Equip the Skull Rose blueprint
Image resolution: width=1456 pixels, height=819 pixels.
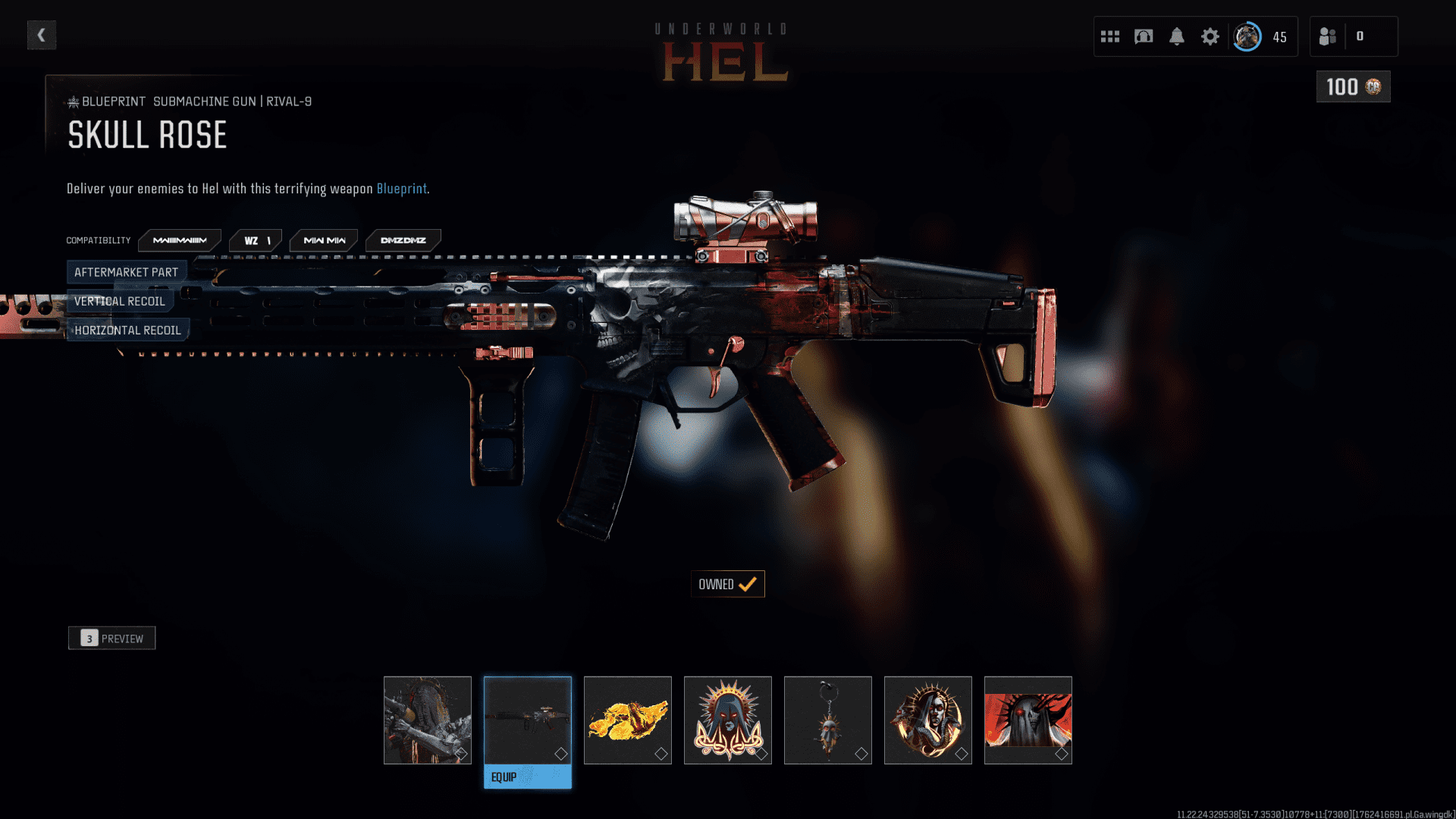[x=528, y=777]
